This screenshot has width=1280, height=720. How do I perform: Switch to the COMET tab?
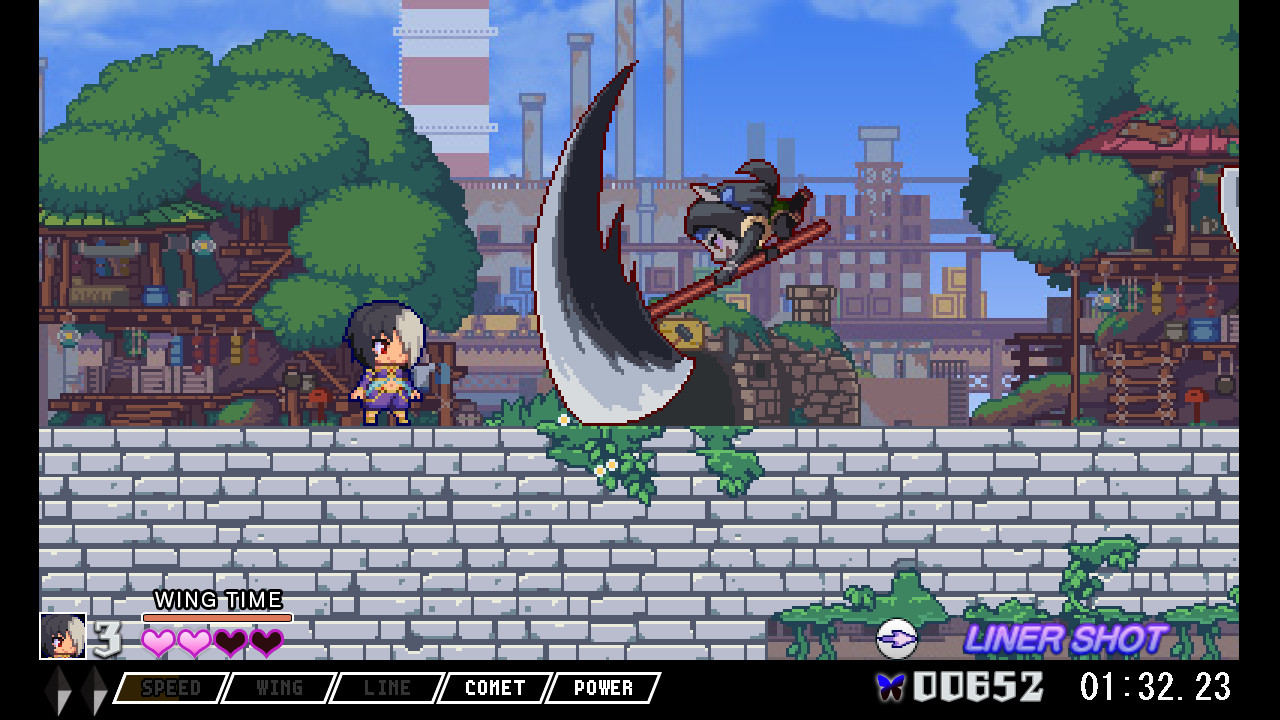pyautogui.click(x=494, y=688)
